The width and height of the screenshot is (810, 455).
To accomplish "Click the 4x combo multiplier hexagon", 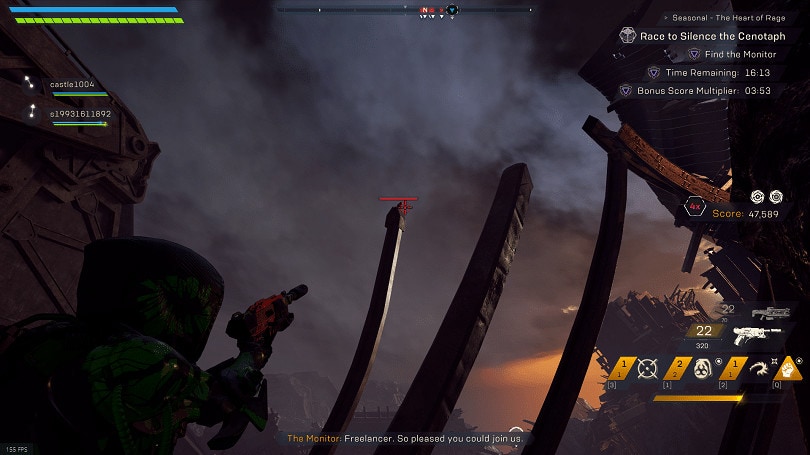I will pos(695,207).
